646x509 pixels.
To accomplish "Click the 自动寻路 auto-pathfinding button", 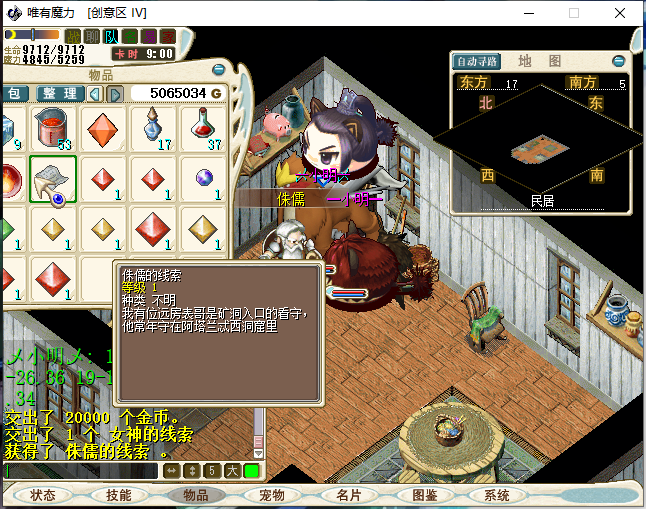I will tap(476, 61).
